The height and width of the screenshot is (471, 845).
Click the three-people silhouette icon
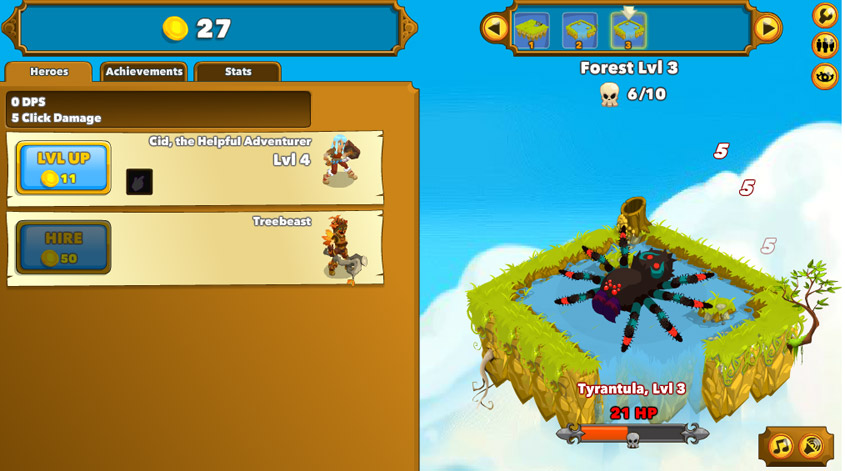(x=825, y=45)
